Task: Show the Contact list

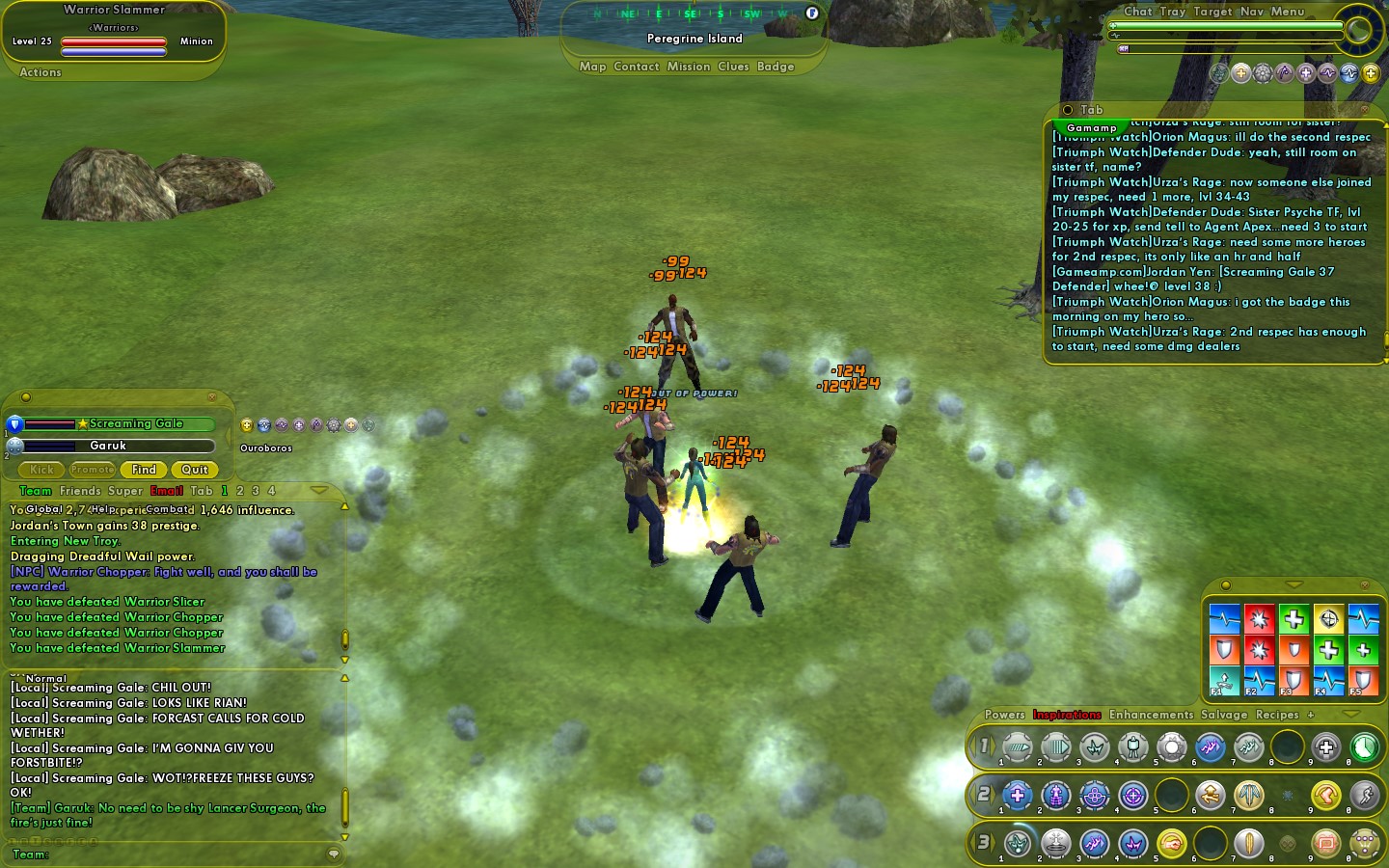Action: point(636,67)
